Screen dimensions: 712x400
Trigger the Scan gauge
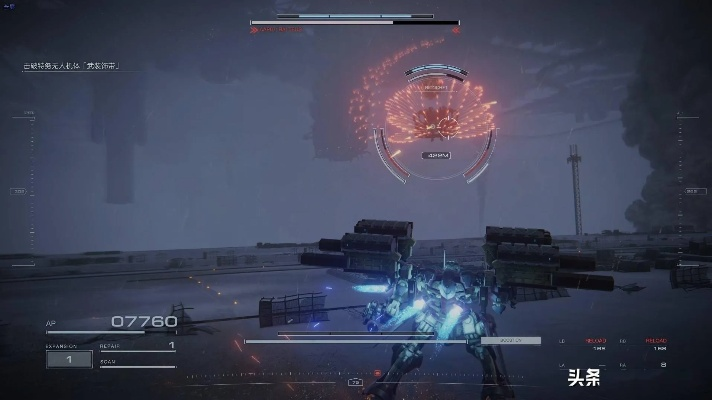[138, 364]
